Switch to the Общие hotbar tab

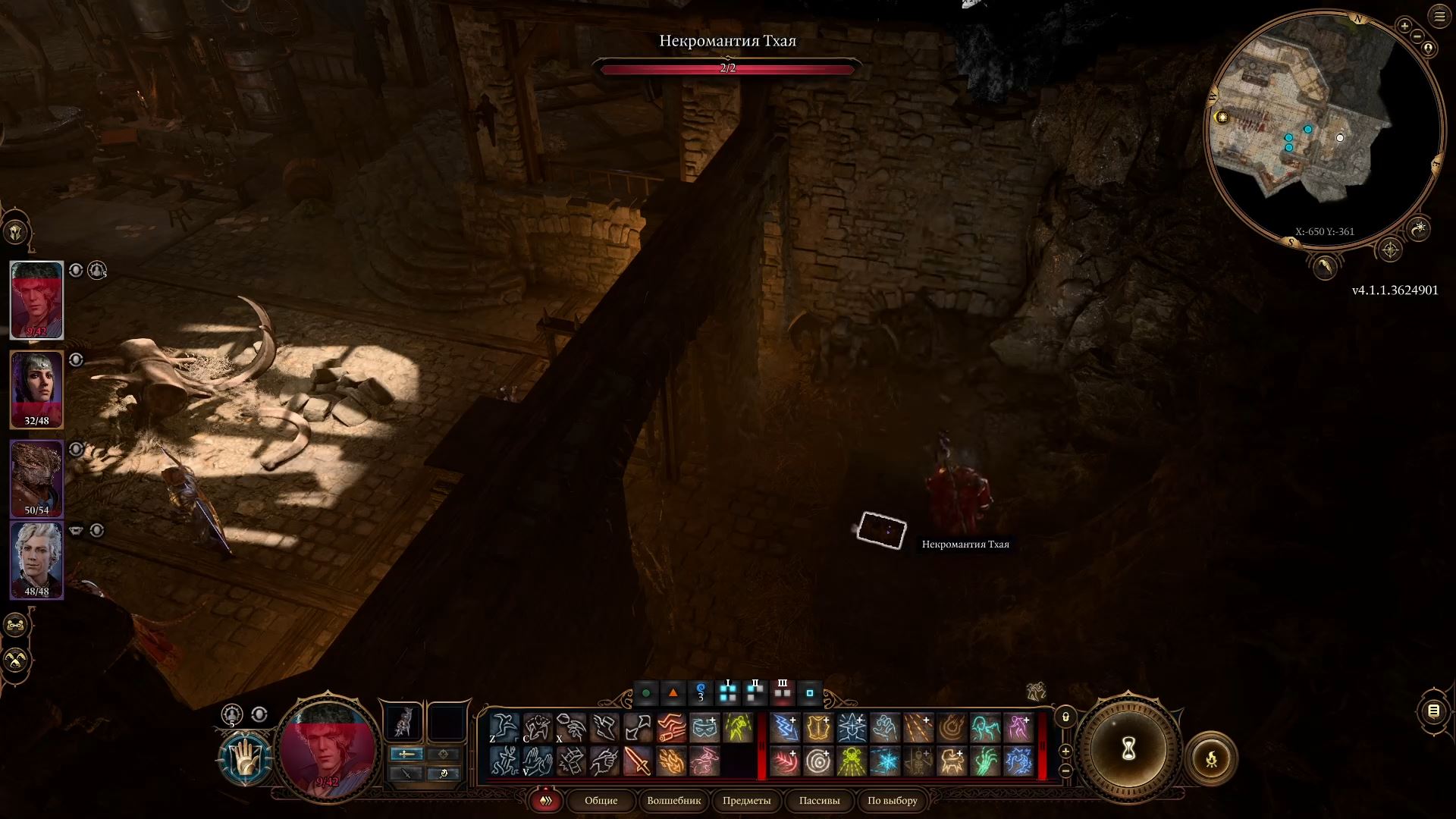pos(601,801)
